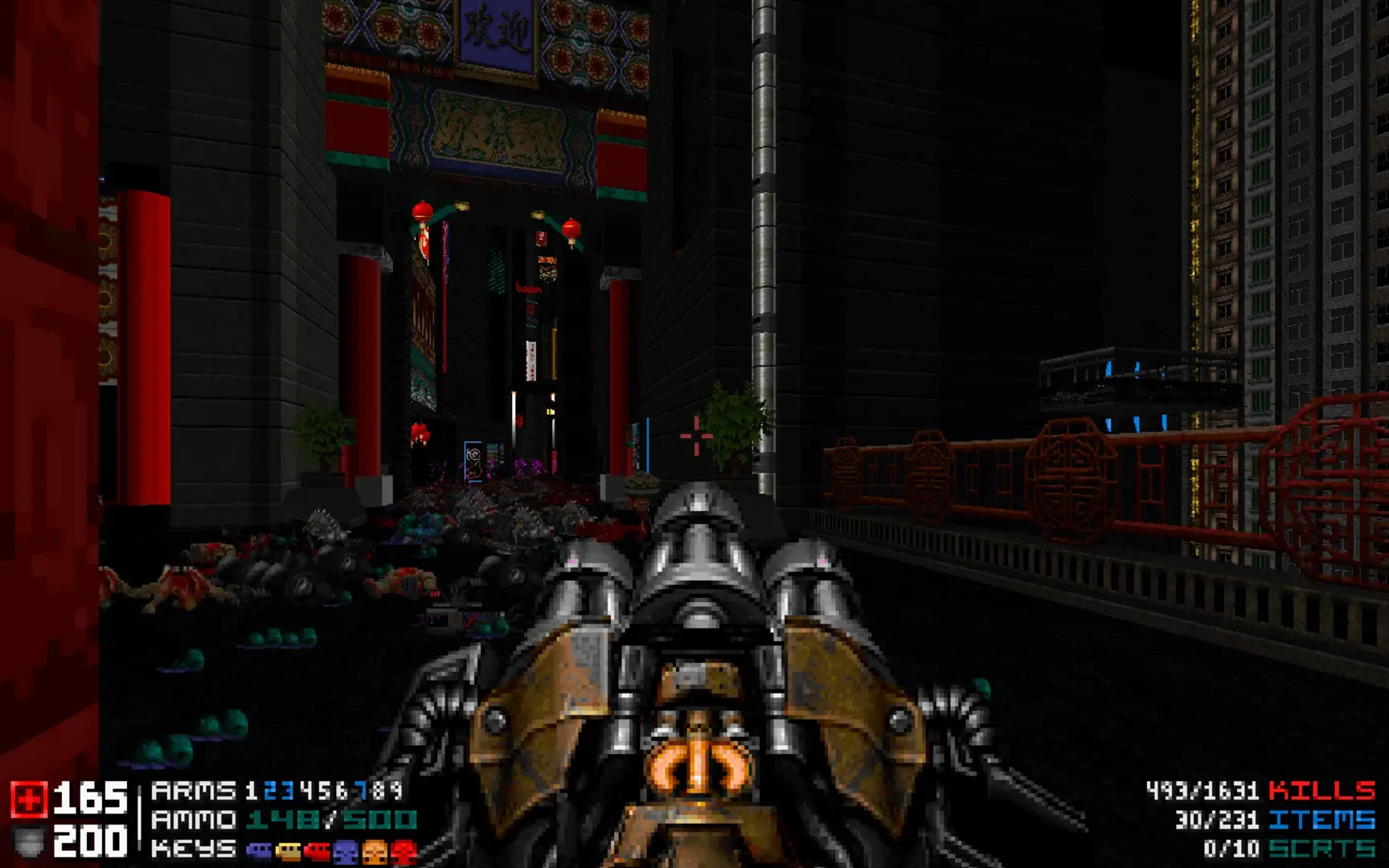Click the blue skull key icon
1389x868 pixels.
click(344, 852)
